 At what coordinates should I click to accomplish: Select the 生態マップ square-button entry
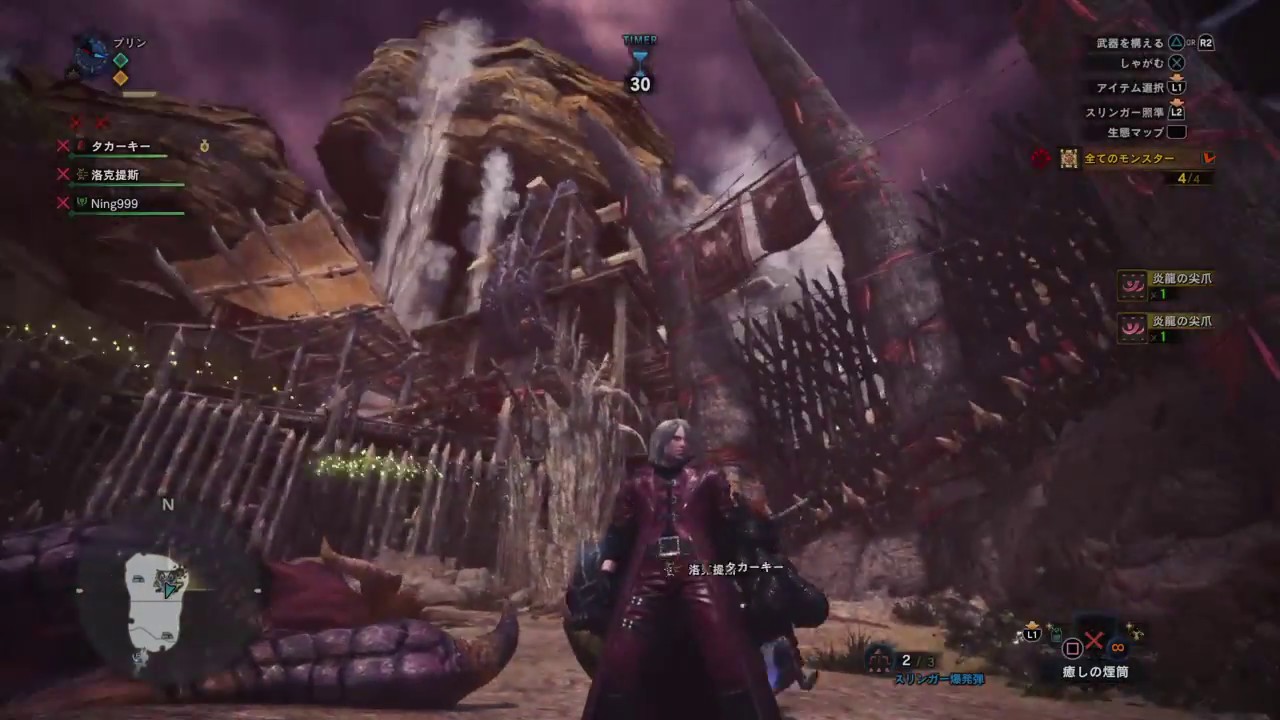point(1178,132)
